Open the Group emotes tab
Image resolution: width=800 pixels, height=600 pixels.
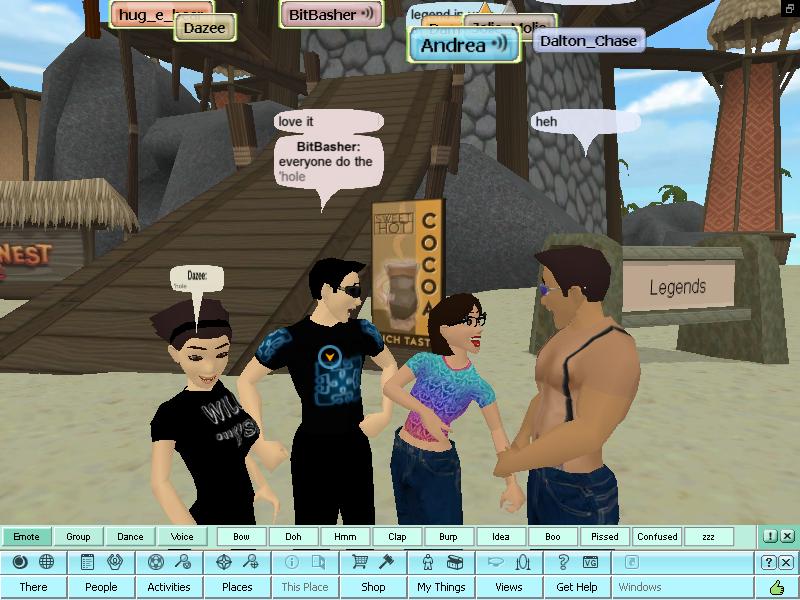point(78,537)
